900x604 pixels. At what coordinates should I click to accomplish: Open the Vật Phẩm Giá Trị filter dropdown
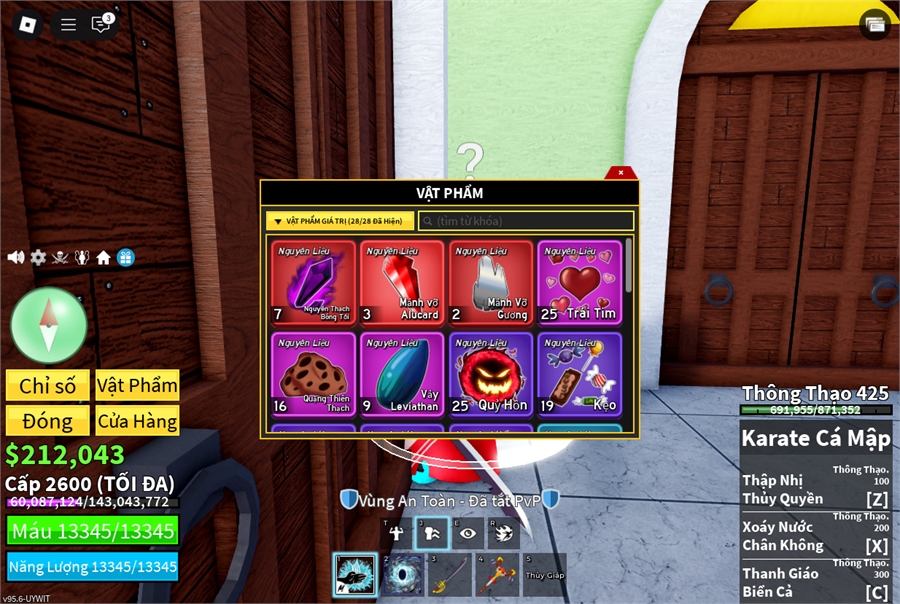click(339, 221)
